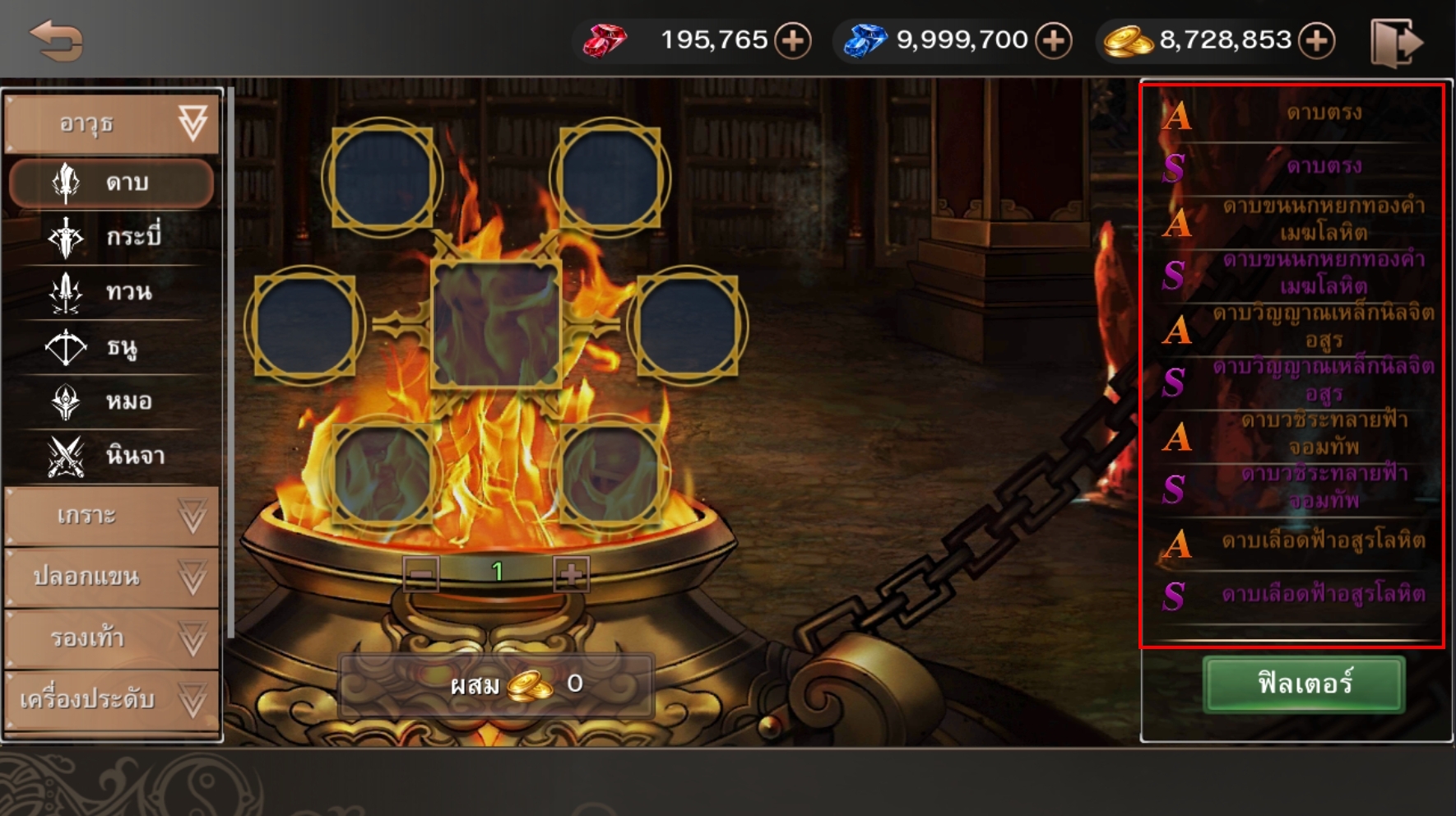Decrease craft quantity with minus stepper
1456x816 pixels.
[421, 573]
